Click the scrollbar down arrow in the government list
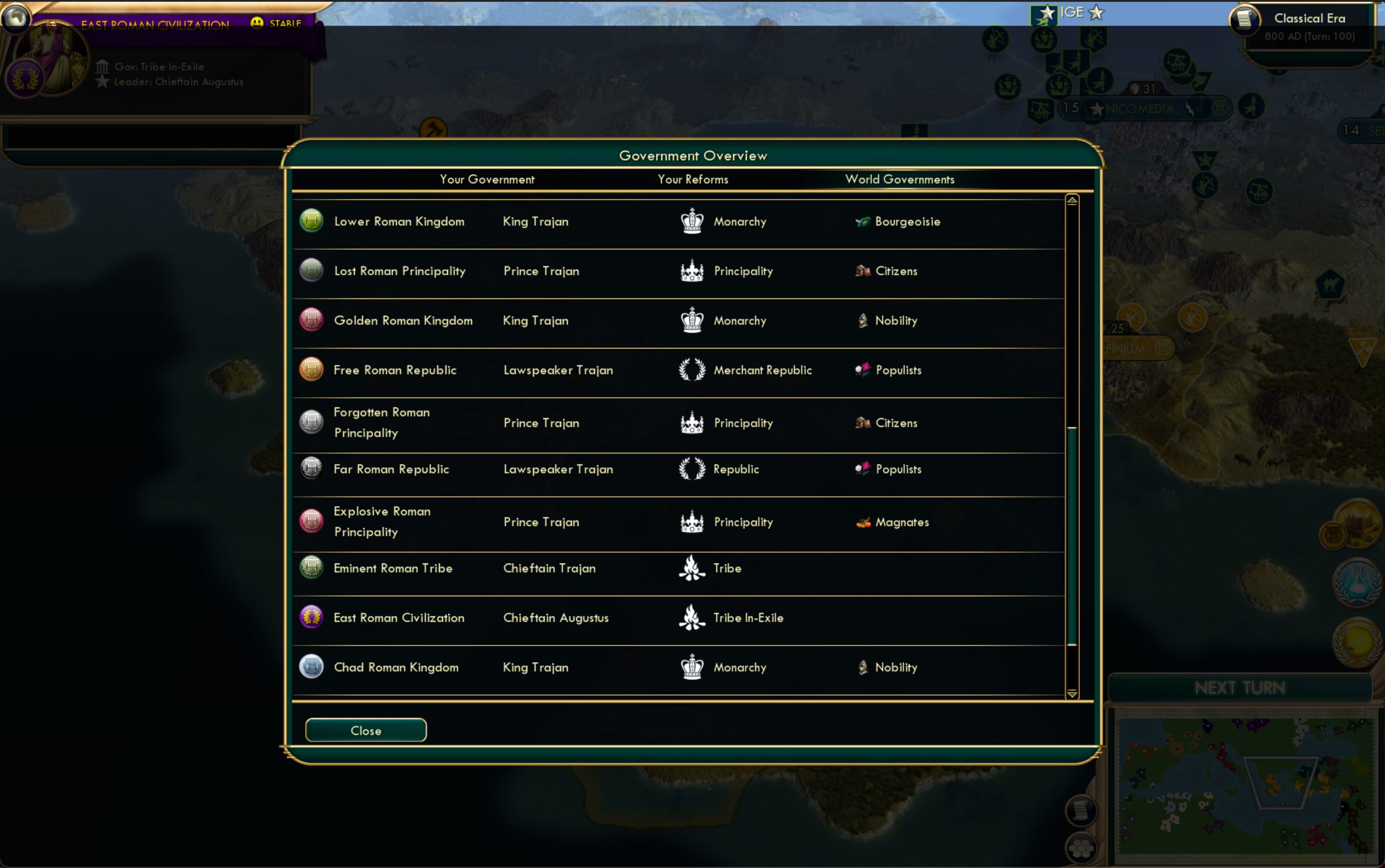 [1072, 695]
